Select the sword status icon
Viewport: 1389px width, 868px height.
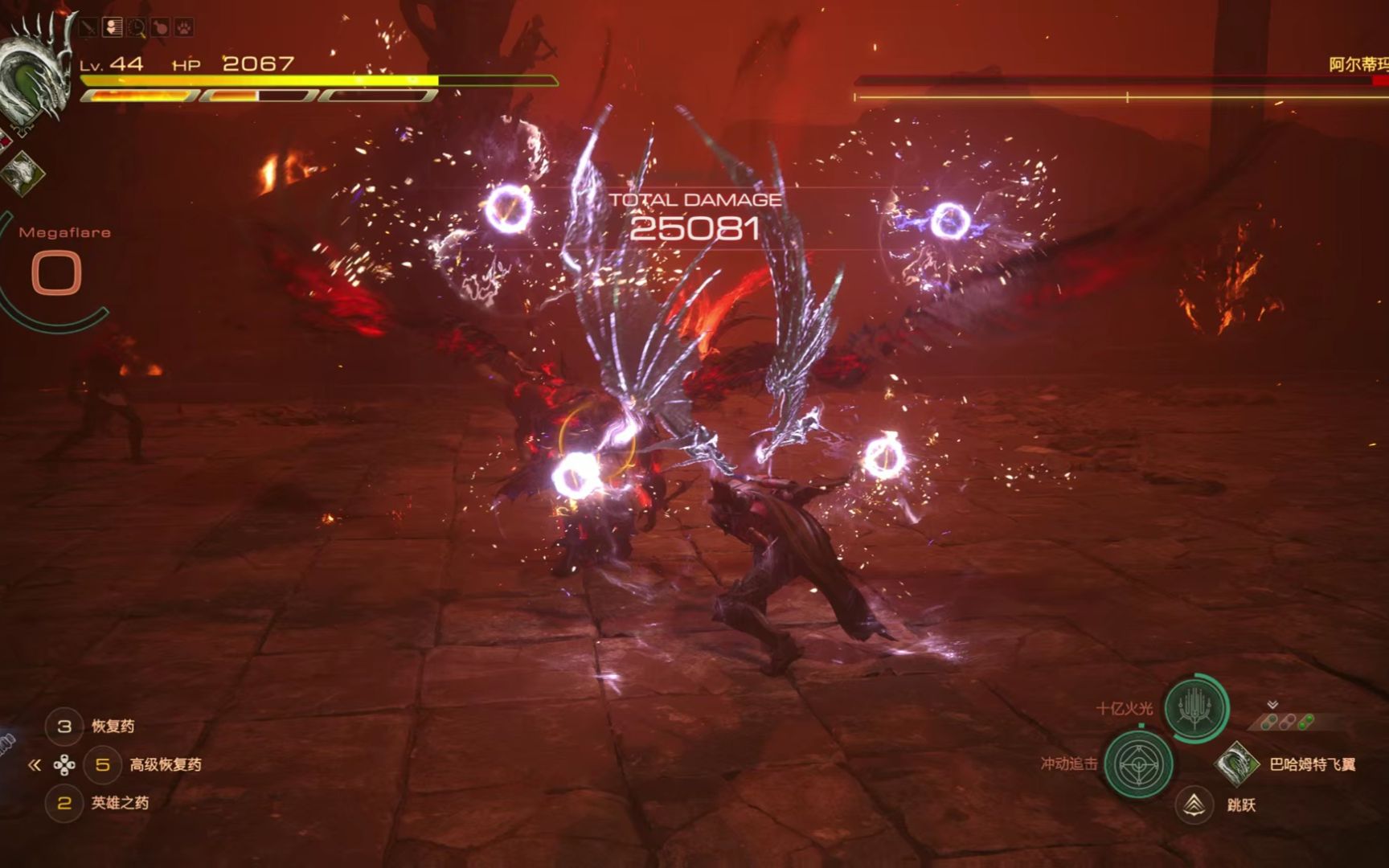[x=88, y=28]
